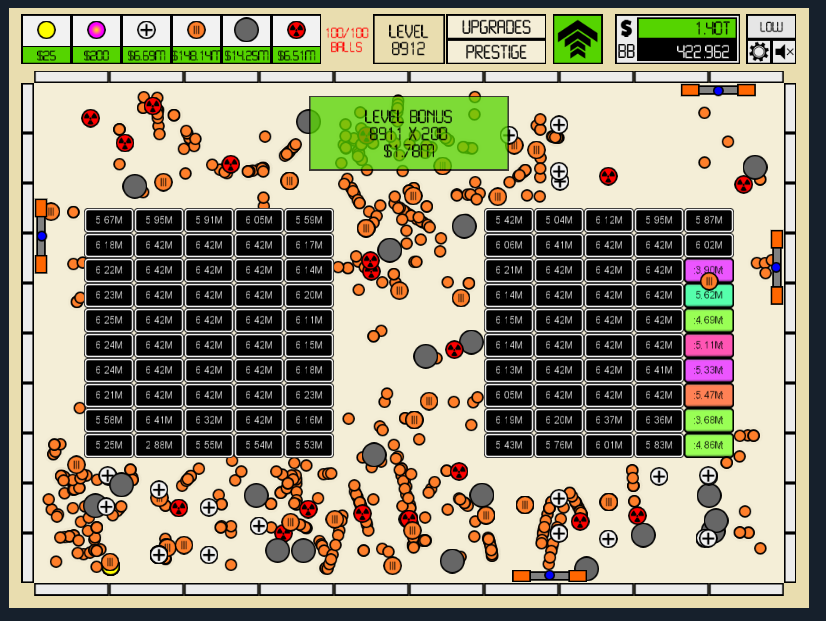Purchase the red radioactive poison ball
826x621 pixels.
[296, 38]
